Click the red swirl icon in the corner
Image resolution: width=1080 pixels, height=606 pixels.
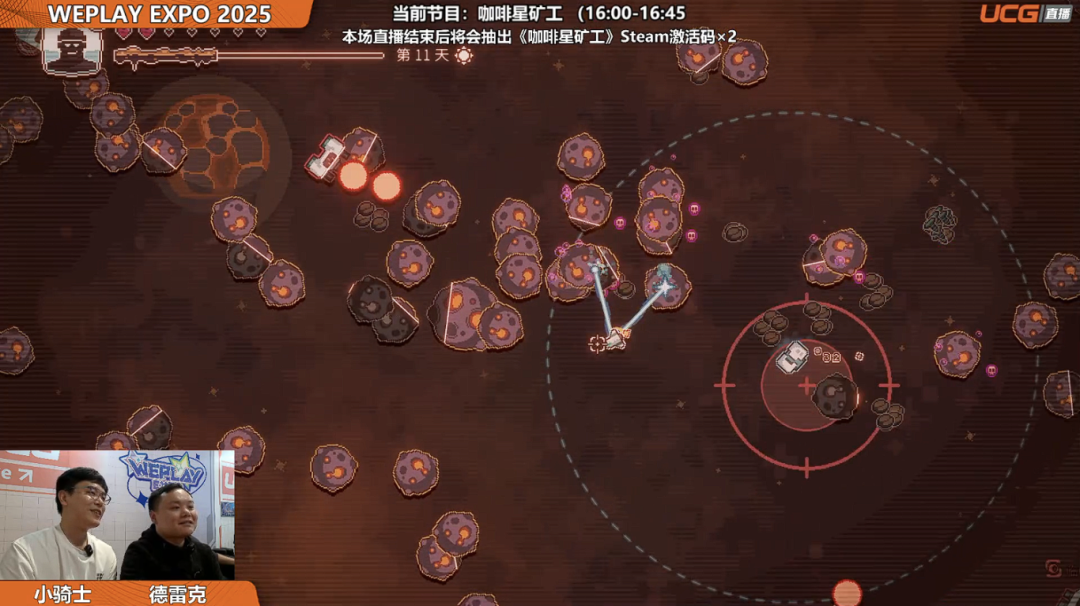point(1054,569)
